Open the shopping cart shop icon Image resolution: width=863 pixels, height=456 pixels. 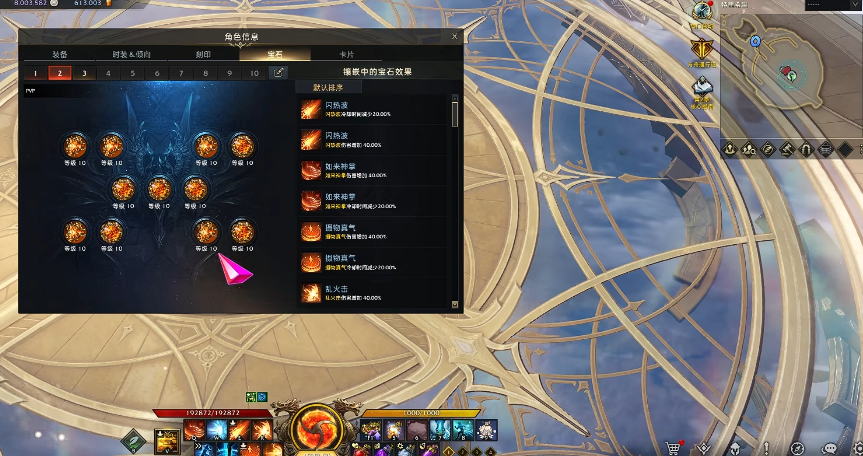click(675, 447)
